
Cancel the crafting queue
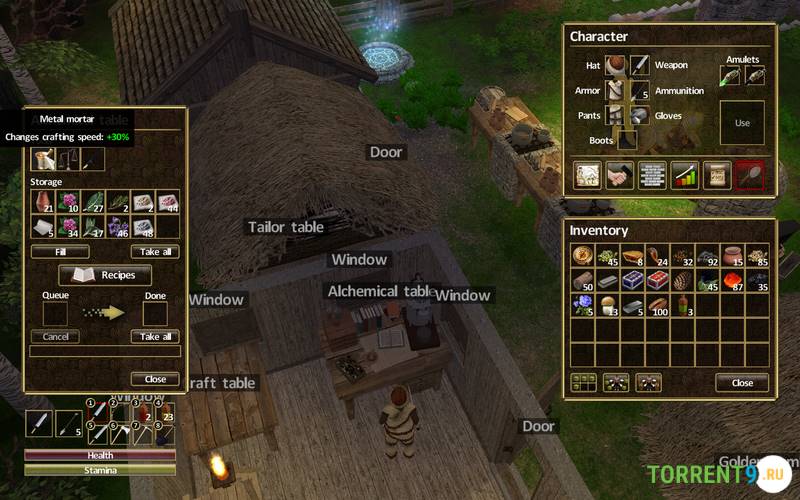[x=55, y=337]
